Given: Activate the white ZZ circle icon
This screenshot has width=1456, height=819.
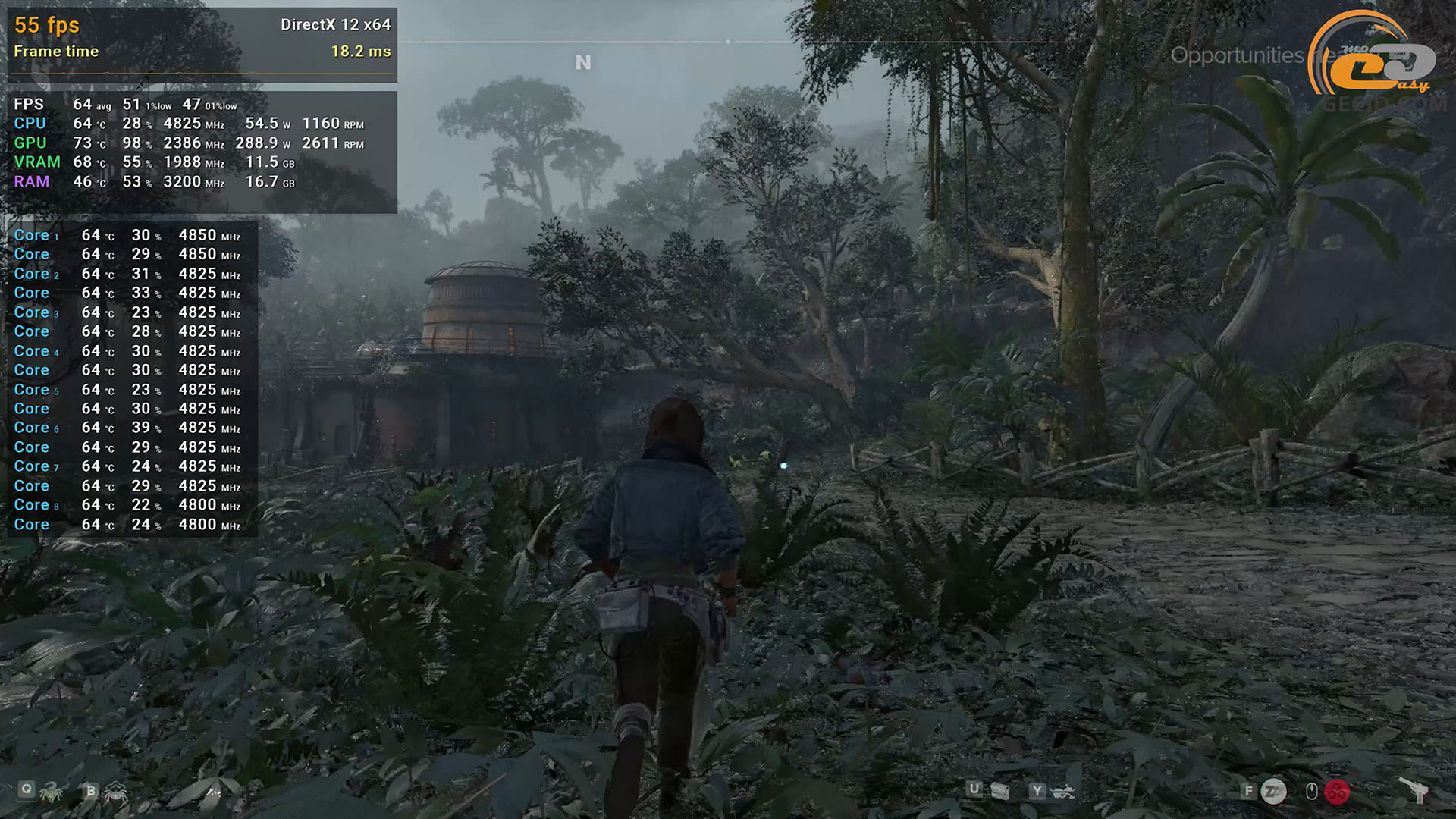Looking at the screenshot, I should coord(1273,792).
